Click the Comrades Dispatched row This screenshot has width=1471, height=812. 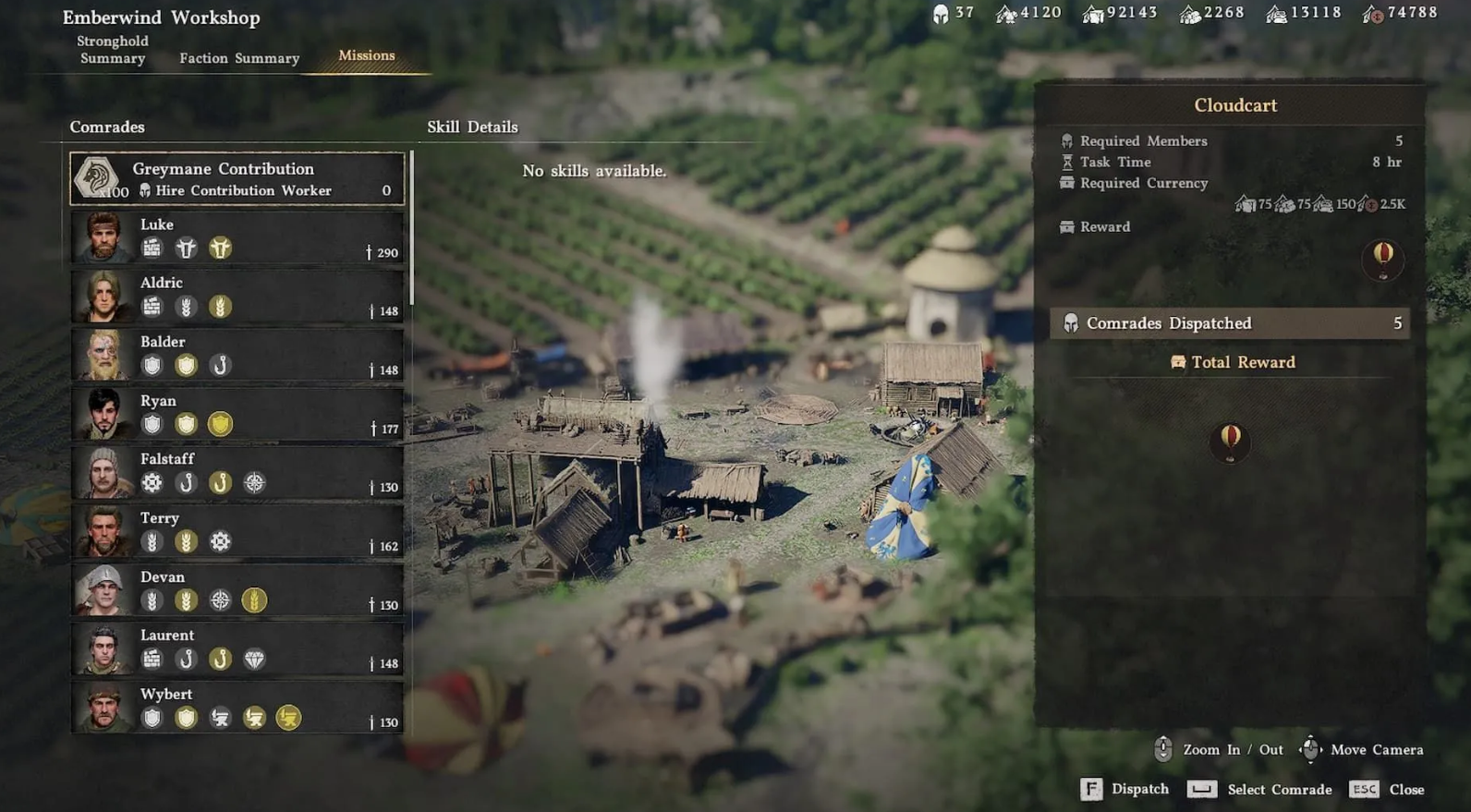[1230, 323]
